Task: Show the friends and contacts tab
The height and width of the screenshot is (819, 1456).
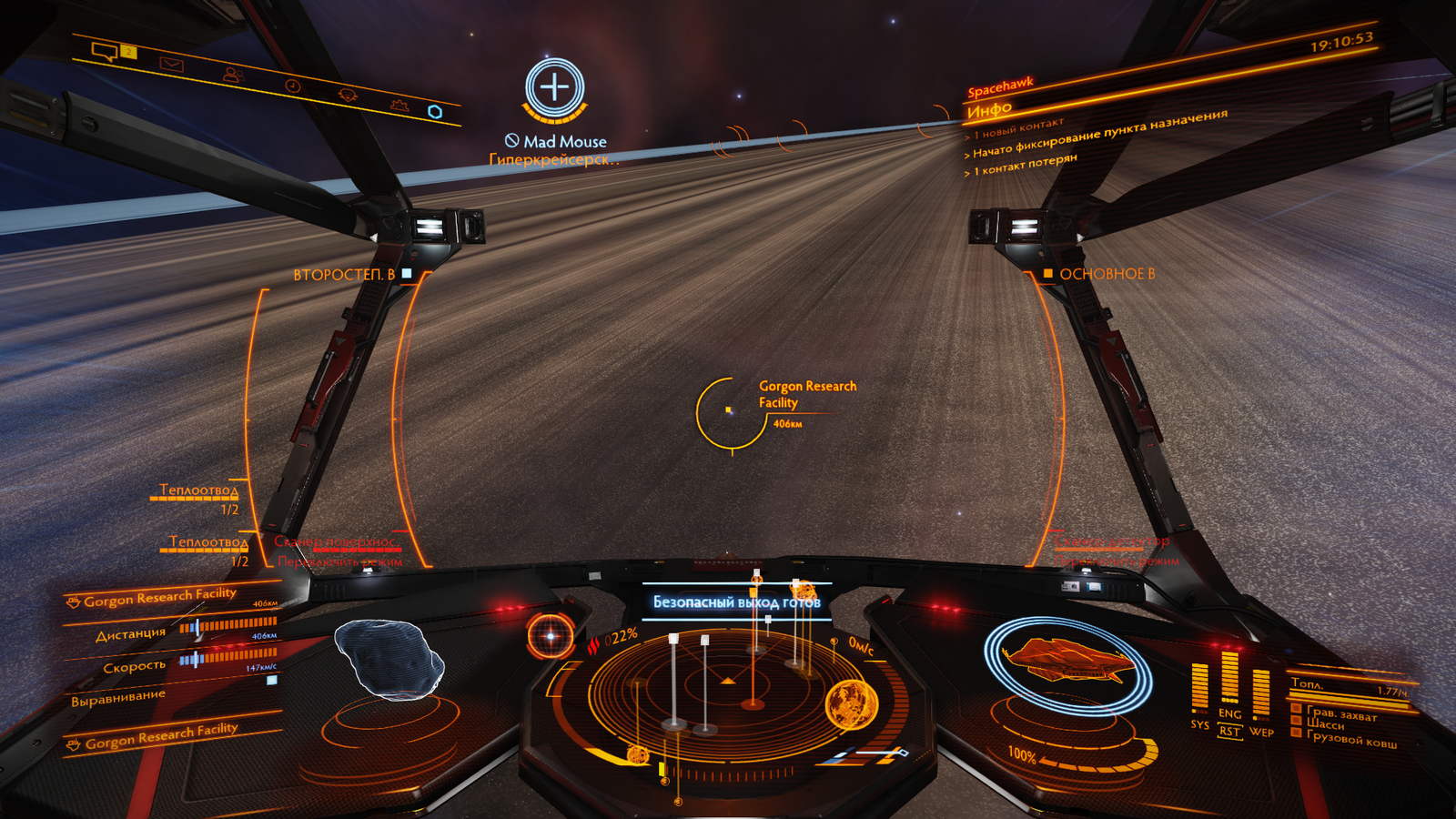Action: coord(233,76)
